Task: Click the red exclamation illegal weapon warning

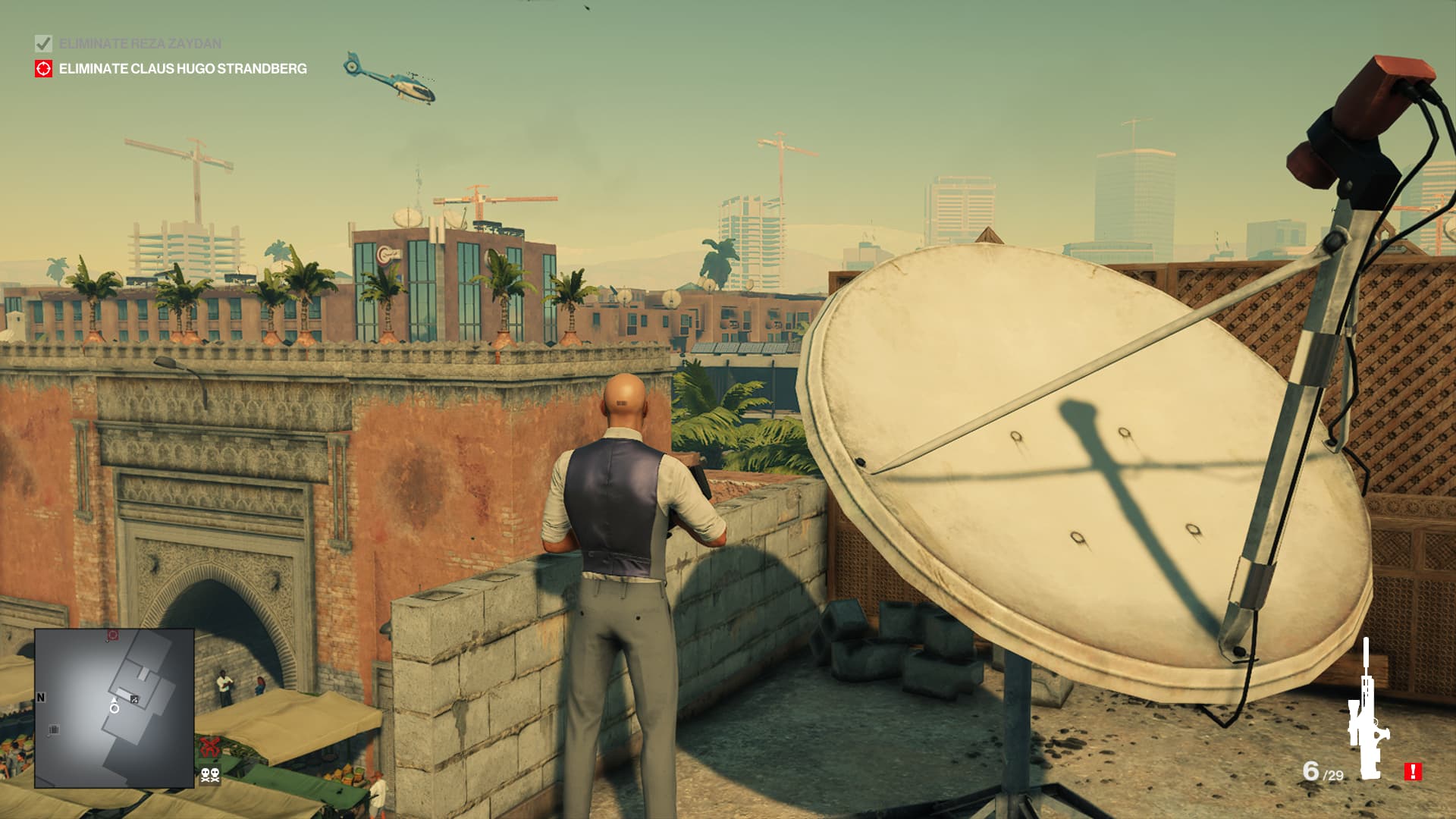Action: coord(1412,772)
